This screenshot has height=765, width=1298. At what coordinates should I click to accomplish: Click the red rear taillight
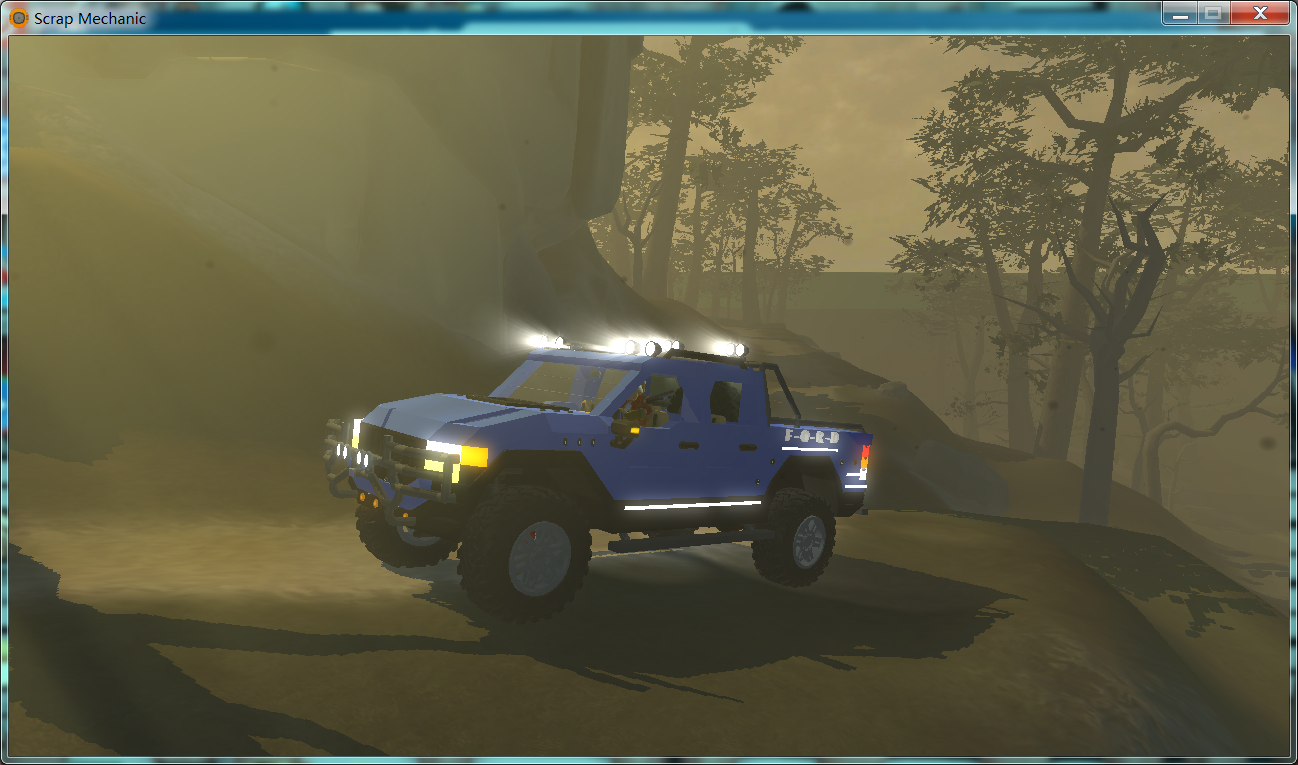click(865, 448)
